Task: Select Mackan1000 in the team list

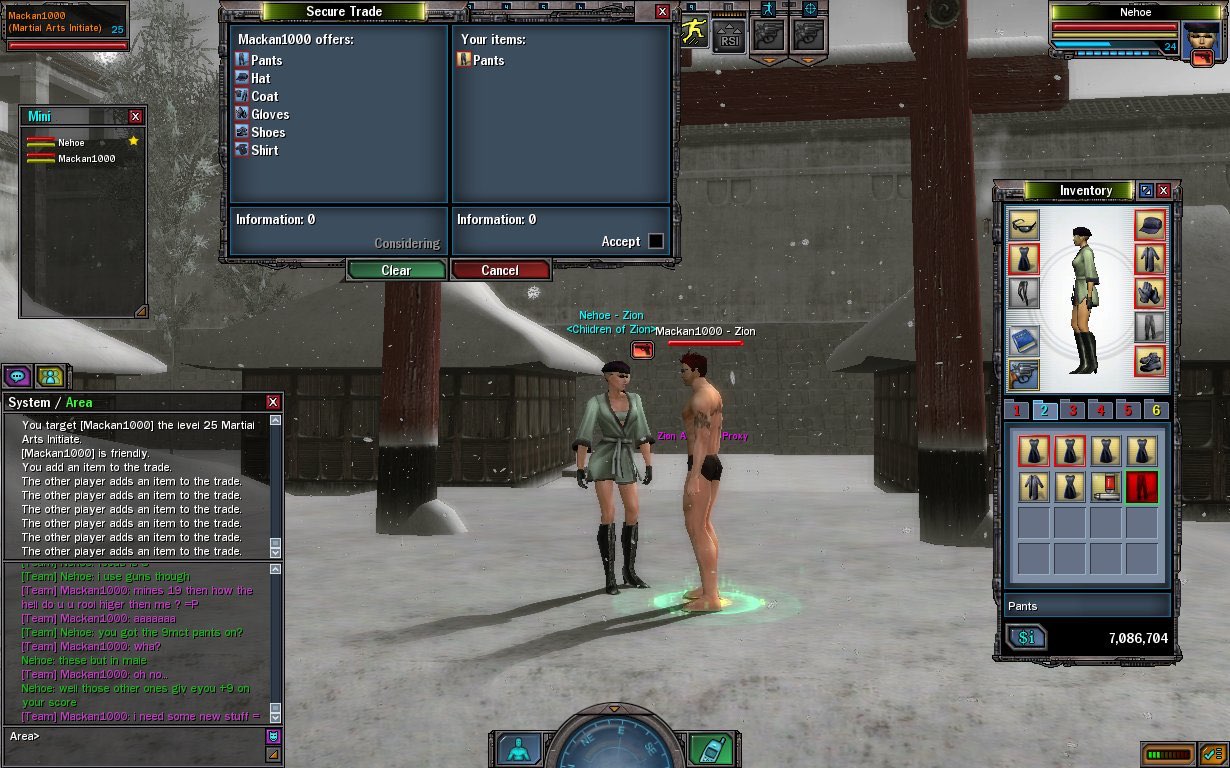Action: (x=86, y=158)
